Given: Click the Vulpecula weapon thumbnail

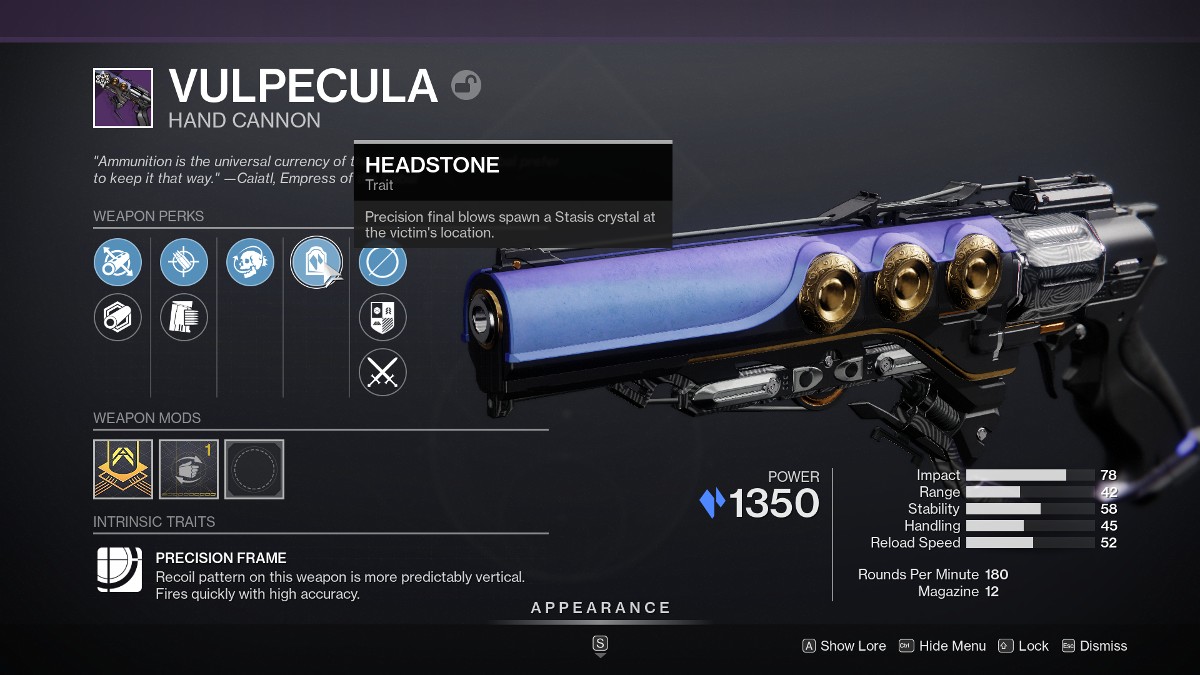Looking at the screenshot, I should 123,98.
